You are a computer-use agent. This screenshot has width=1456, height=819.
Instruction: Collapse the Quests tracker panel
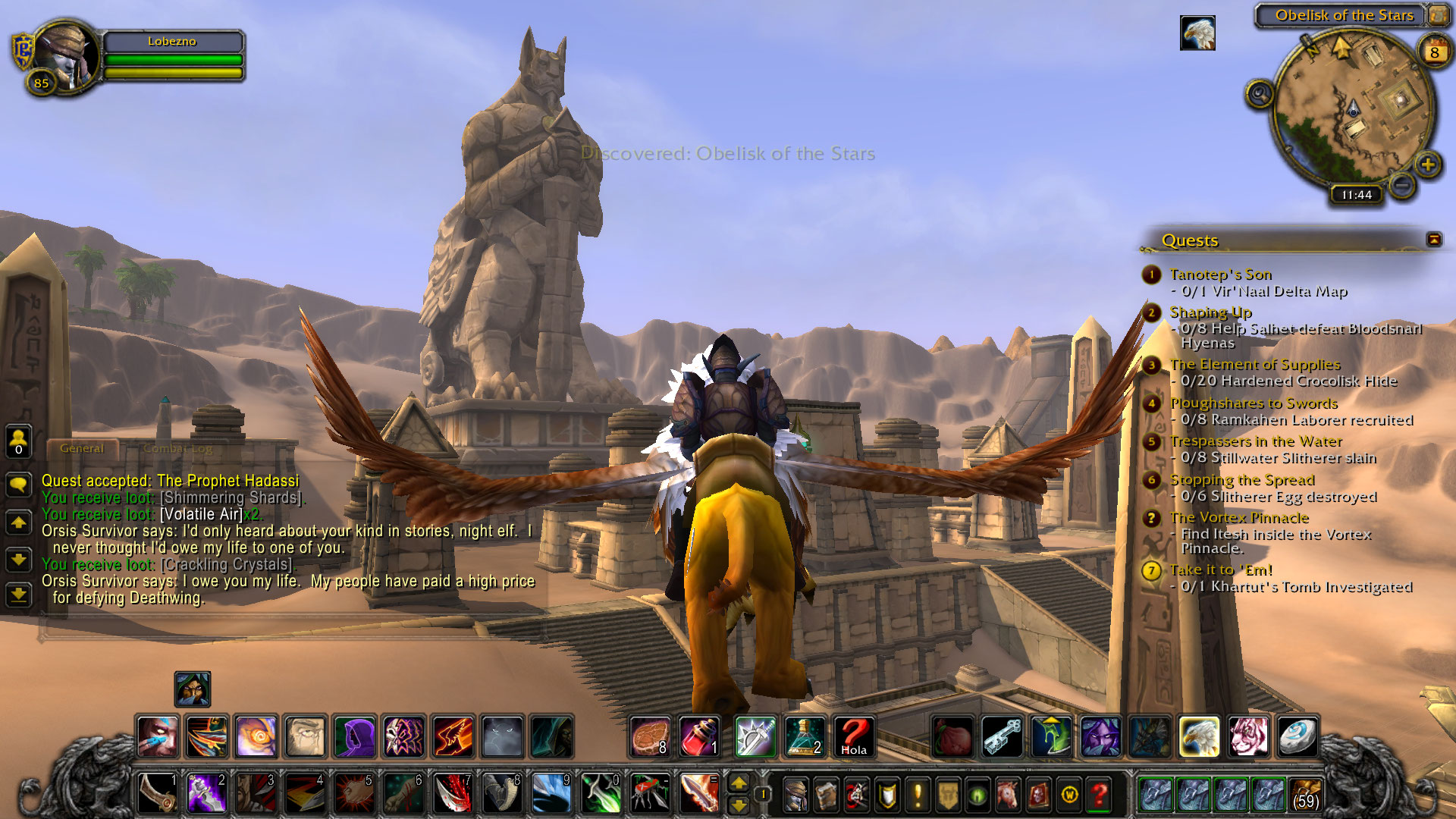click(1433, 240)
